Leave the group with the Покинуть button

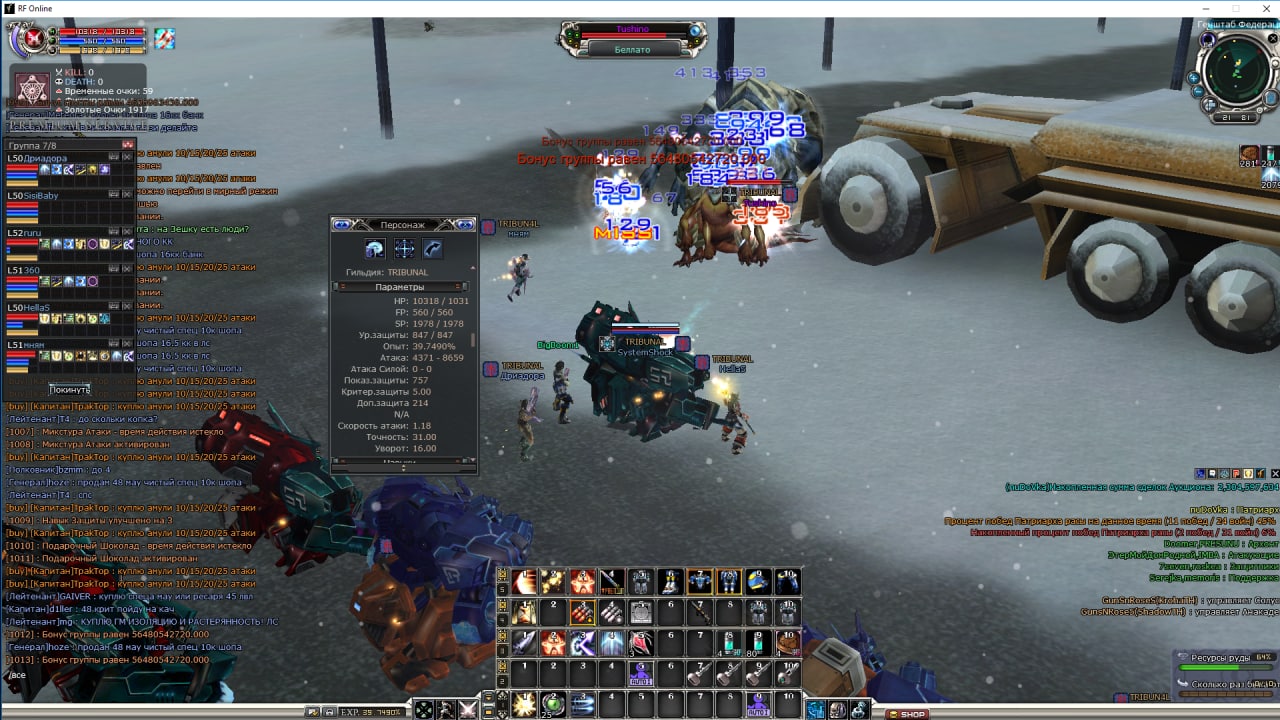70,389
